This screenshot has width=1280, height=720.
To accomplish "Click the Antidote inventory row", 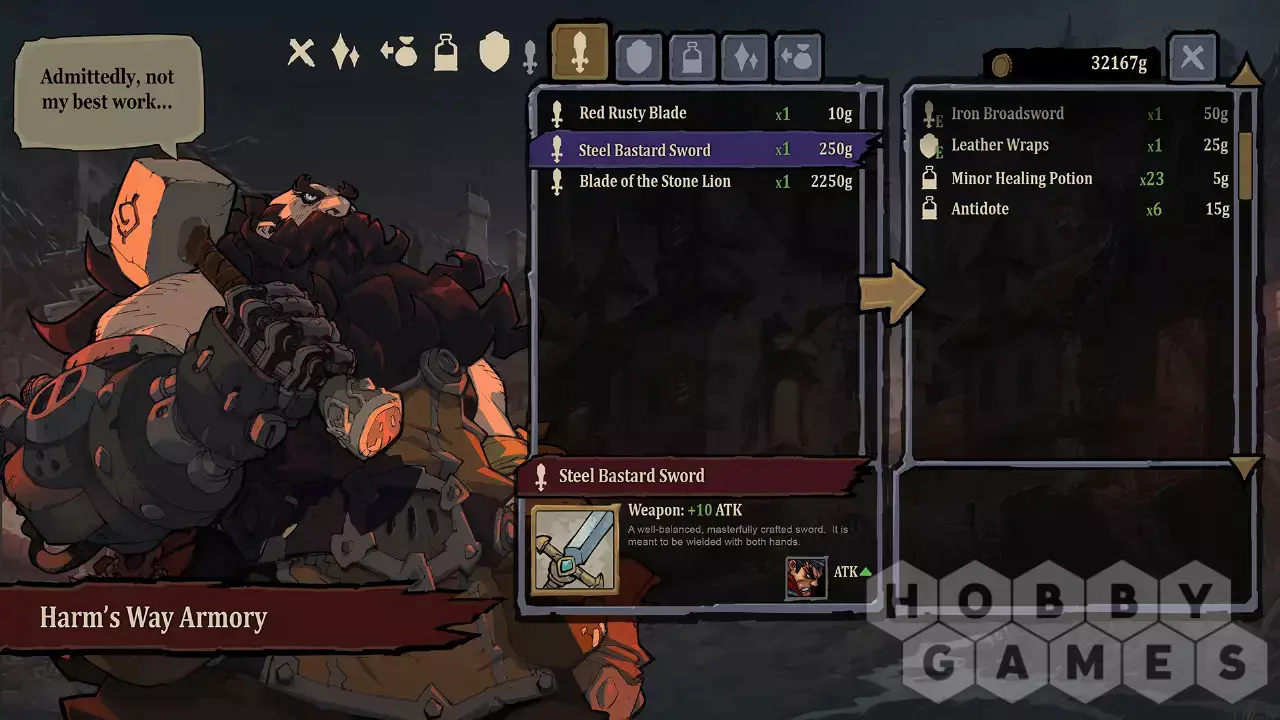I will click(x=1073, y=209).
